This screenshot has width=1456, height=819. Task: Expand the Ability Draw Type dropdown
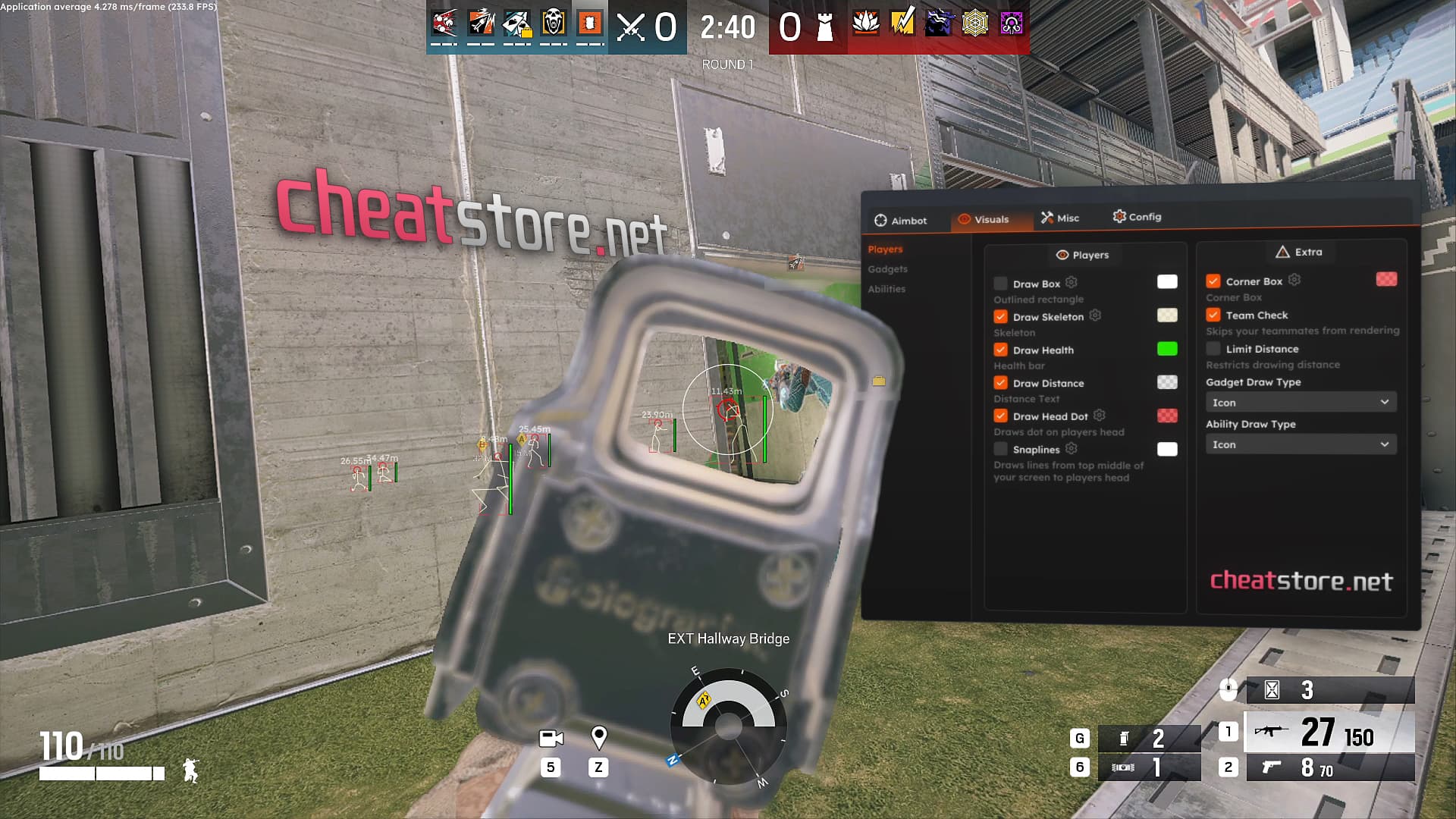1300,444
